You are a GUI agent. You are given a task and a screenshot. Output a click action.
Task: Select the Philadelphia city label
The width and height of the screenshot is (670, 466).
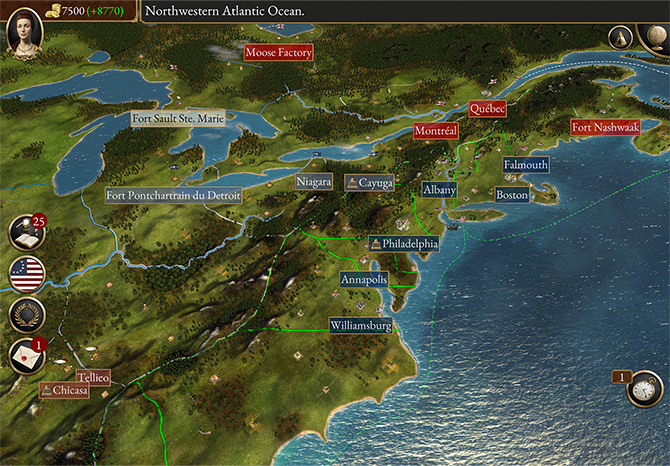[x=404, y=243]
